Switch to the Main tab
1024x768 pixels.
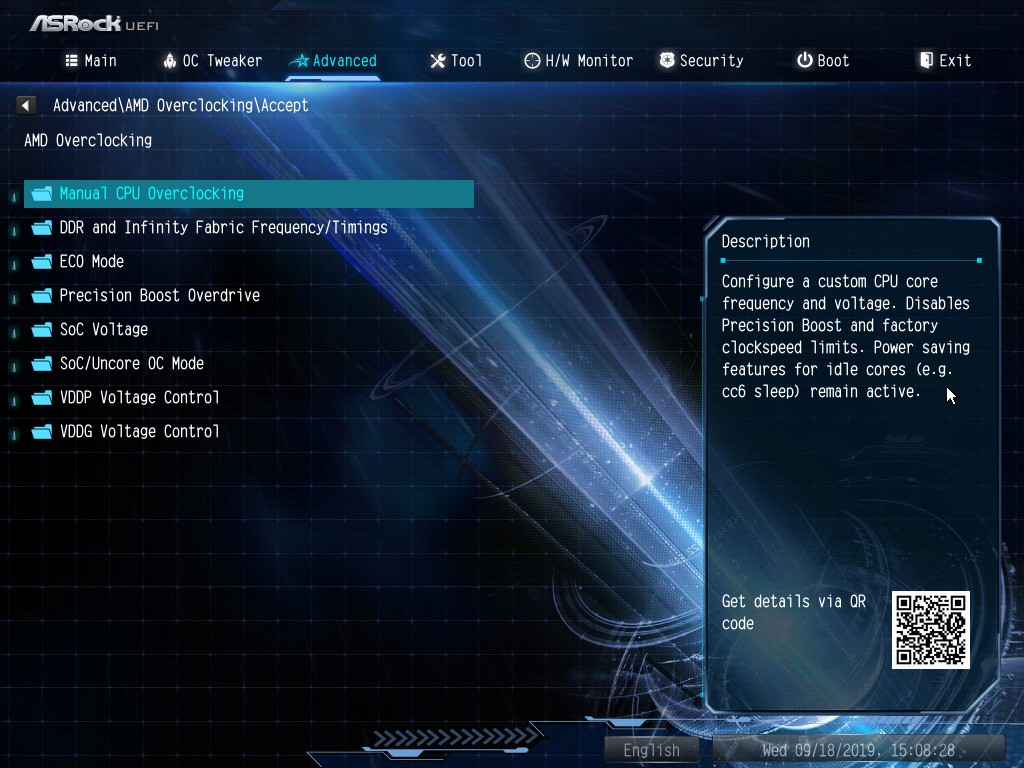[91, 61]
